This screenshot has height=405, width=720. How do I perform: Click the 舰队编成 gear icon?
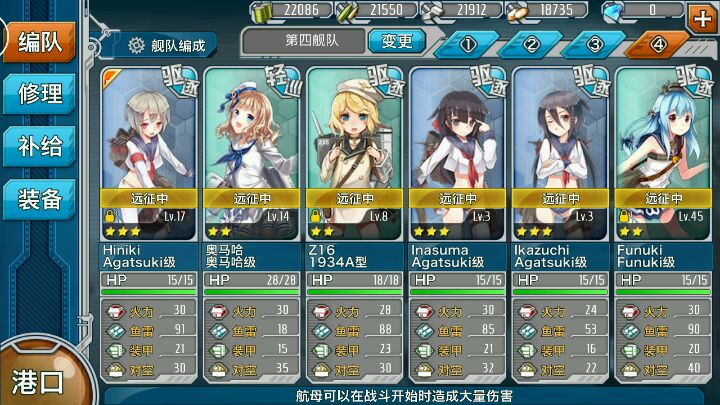pyautogui.click(x=137, y=45)
